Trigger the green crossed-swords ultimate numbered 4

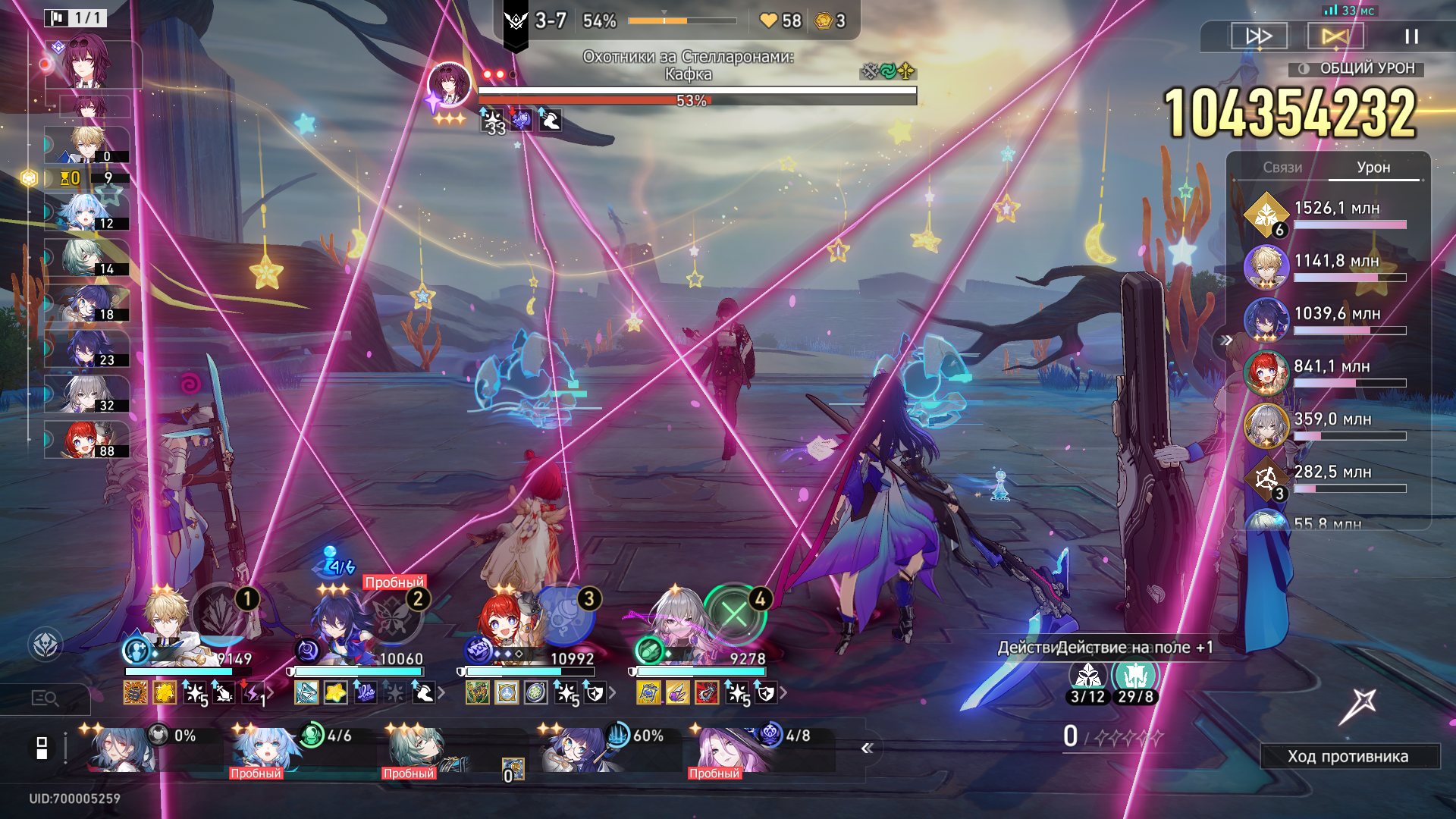coord(734,613)
